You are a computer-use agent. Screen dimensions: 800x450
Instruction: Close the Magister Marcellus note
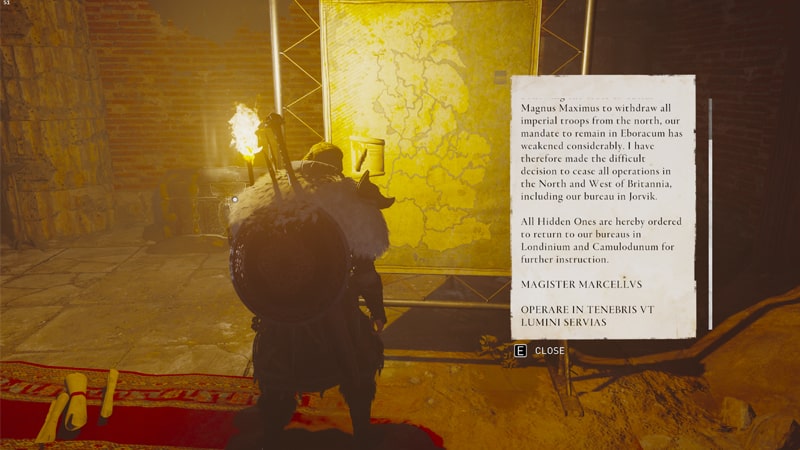[540, 351]
